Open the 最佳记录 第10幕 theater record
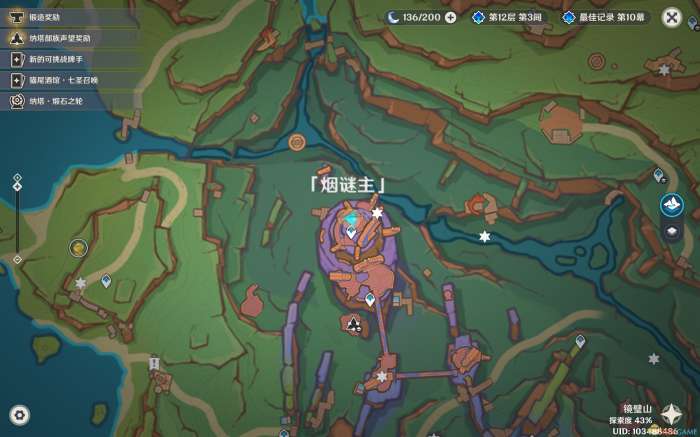This screenshot has width=700, height=437. point(604,17)
